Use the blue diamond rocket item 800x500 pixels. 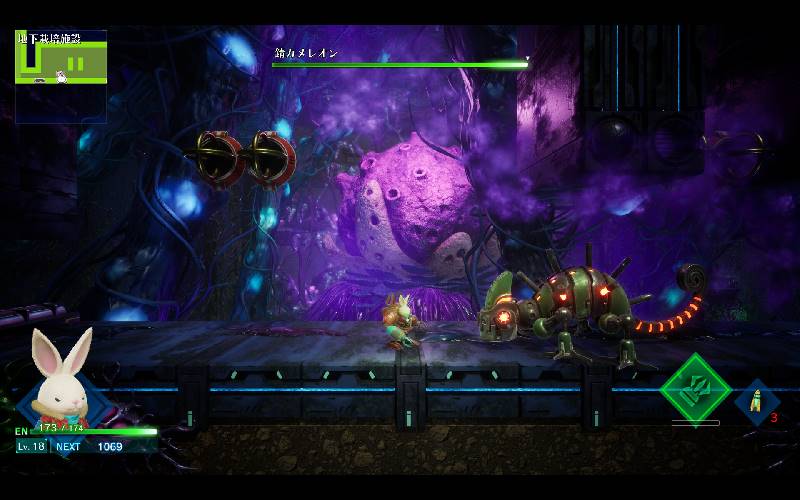(x=755, y=401)
